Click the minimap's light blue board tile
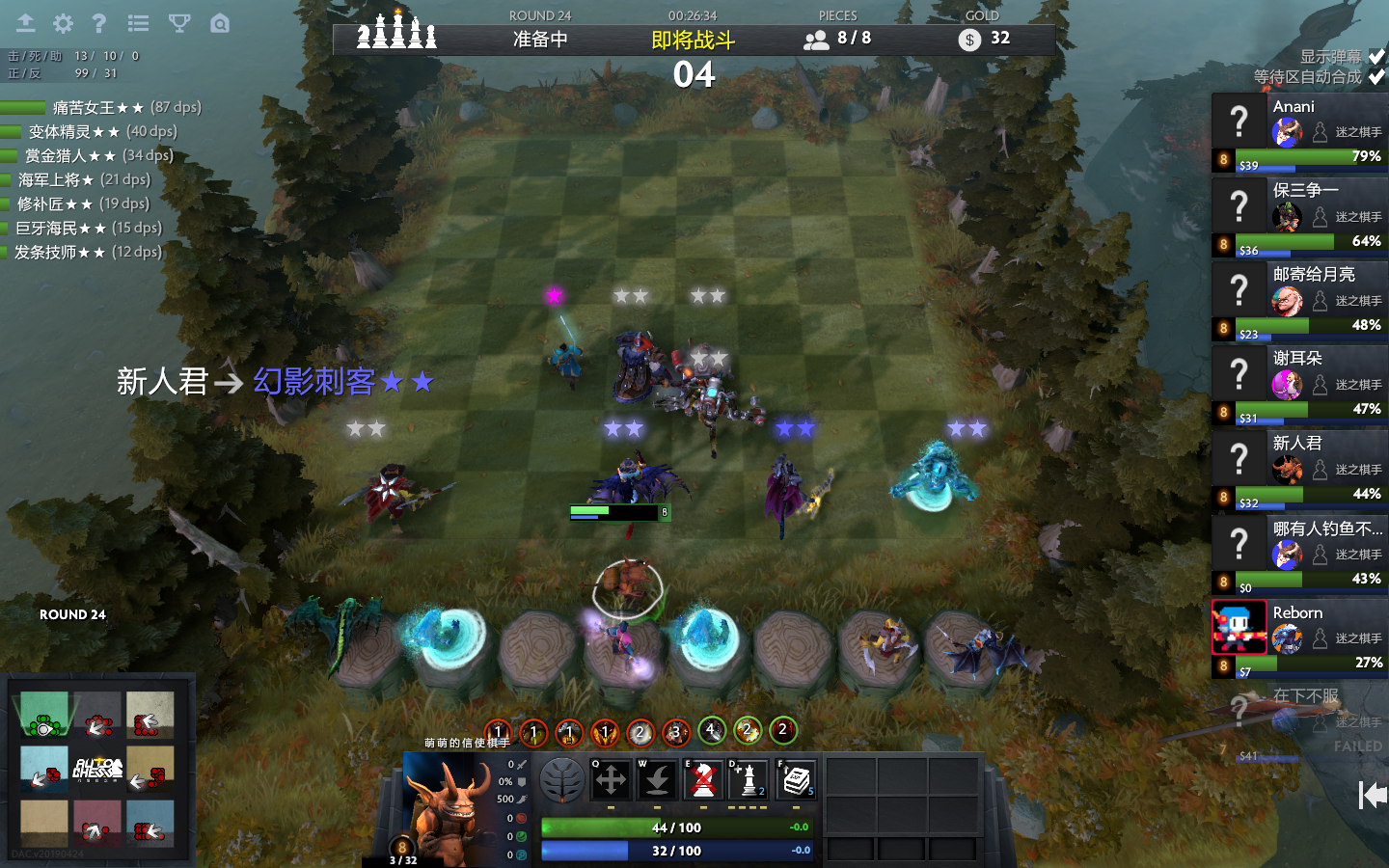This screenshot has width=1389, height=868. tap(44, 769)
